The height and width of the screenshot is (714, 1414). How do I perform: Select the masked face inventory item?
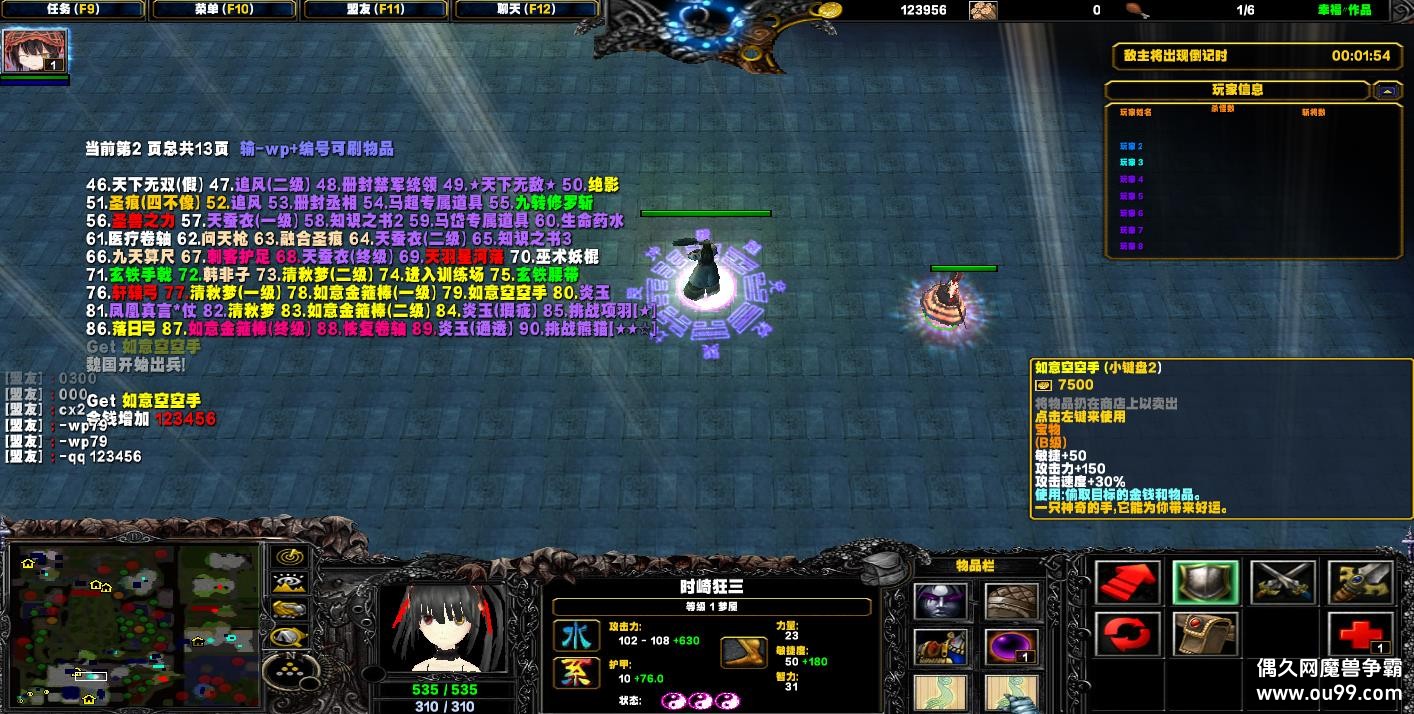(941, 602)
